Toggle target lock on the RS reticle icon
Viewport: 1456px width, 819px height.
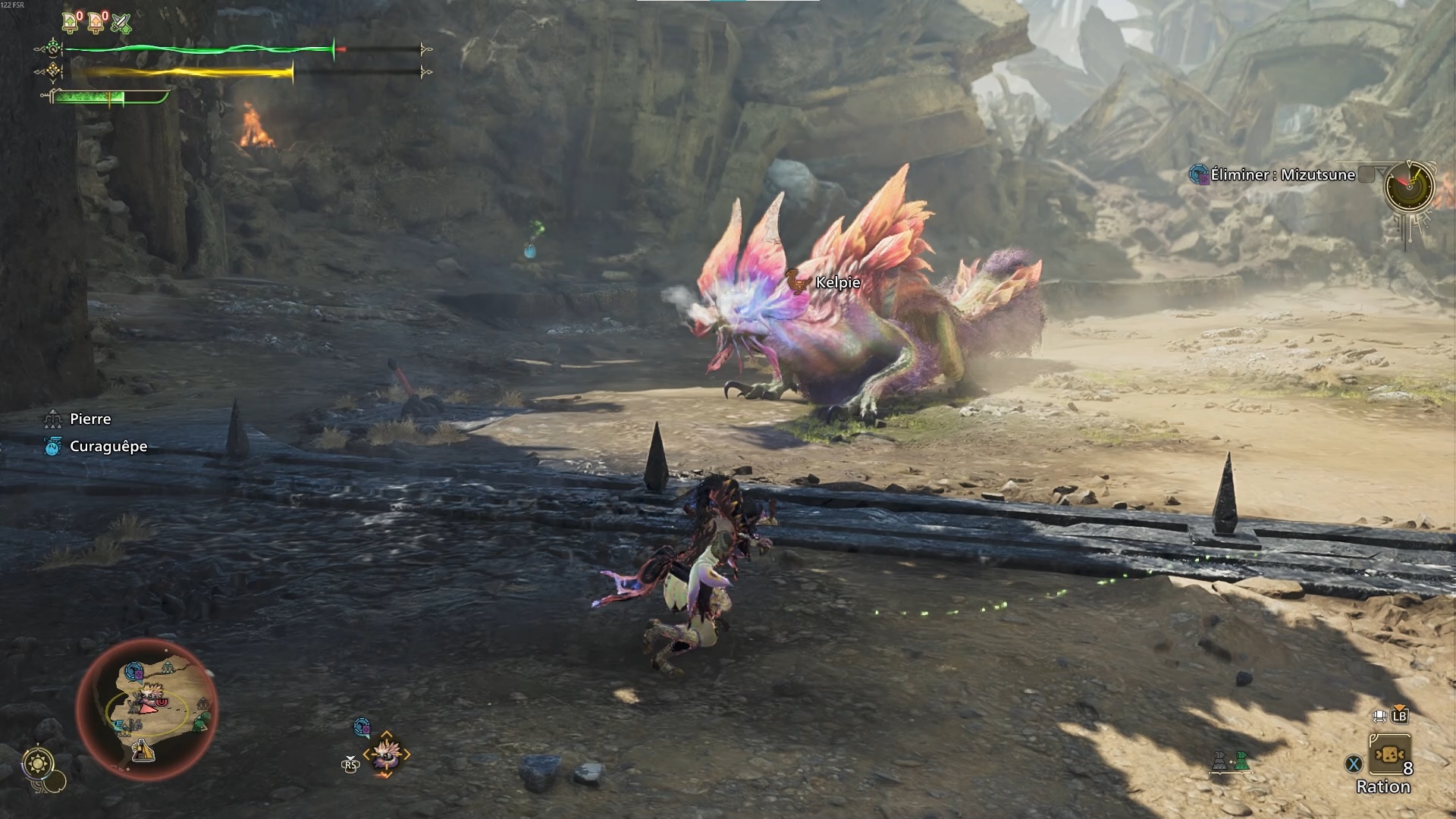coord(350,764)
